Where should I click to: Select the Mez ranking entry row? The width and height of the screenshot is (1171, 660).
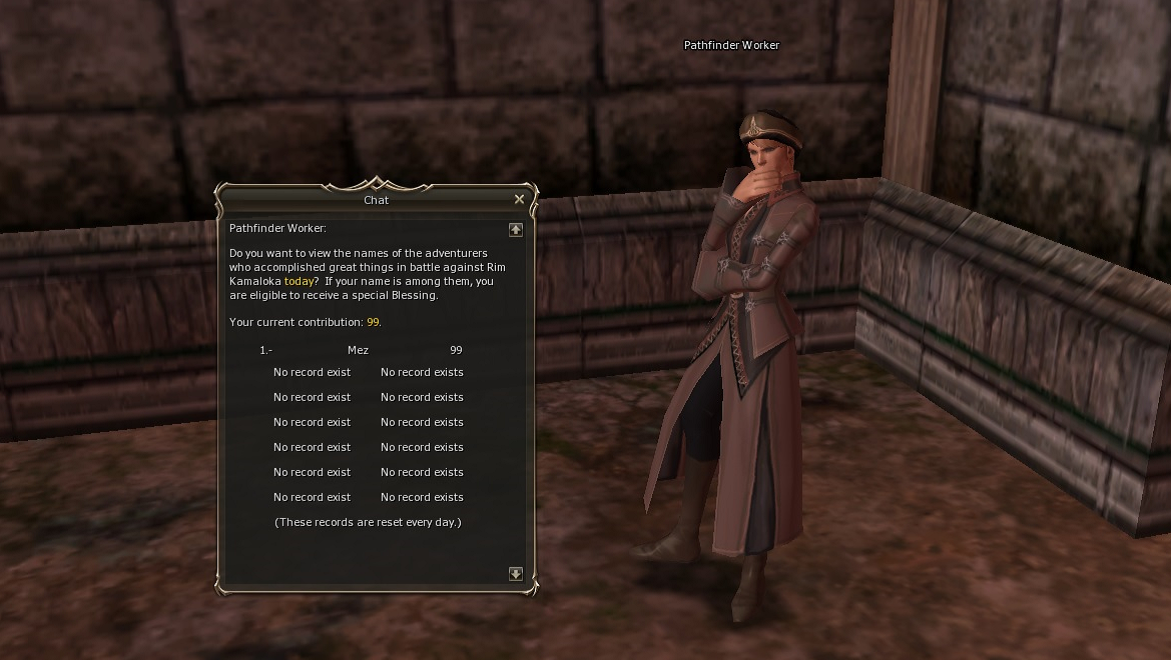[358, 350]
